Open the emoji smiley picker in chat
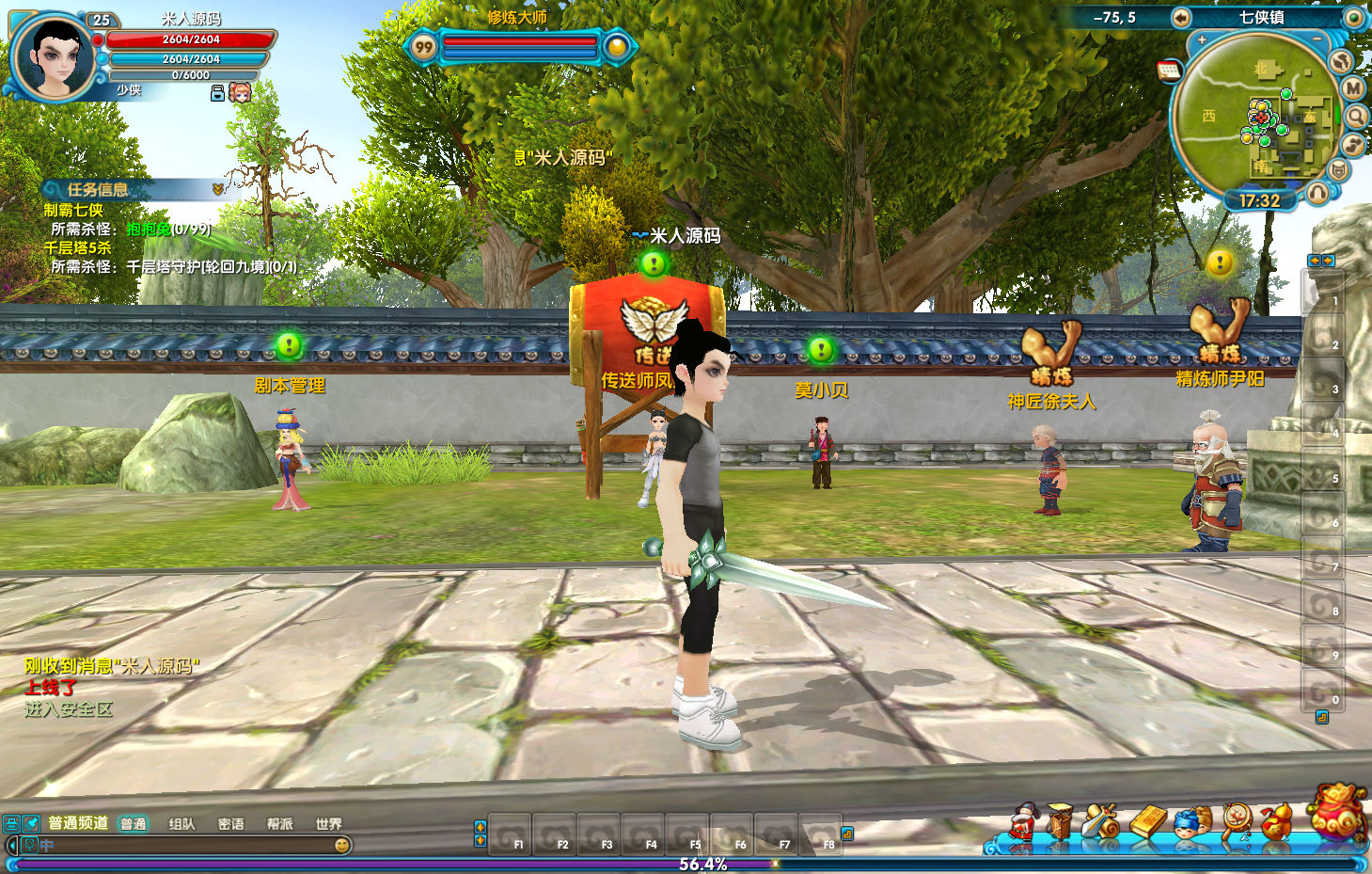The width and height of the screenshot is (1372, 874). tap(342, 845)
